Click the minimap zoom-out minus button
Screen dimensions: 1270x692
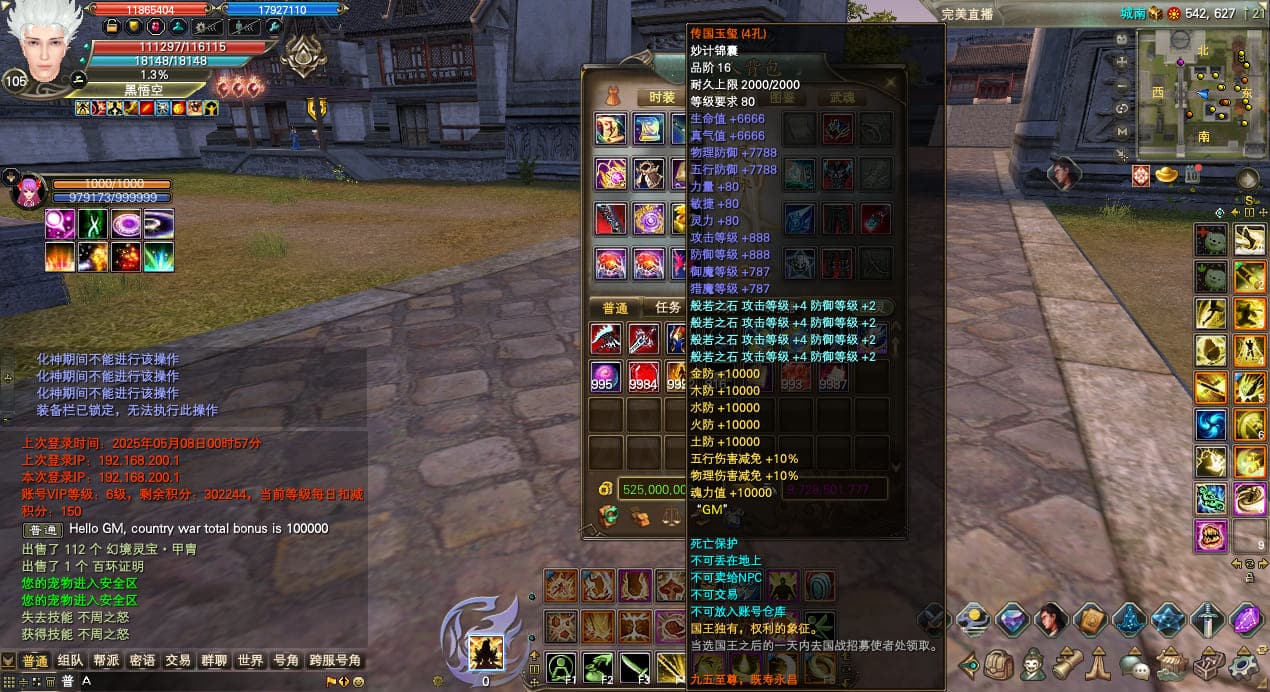click(1122, 85)
